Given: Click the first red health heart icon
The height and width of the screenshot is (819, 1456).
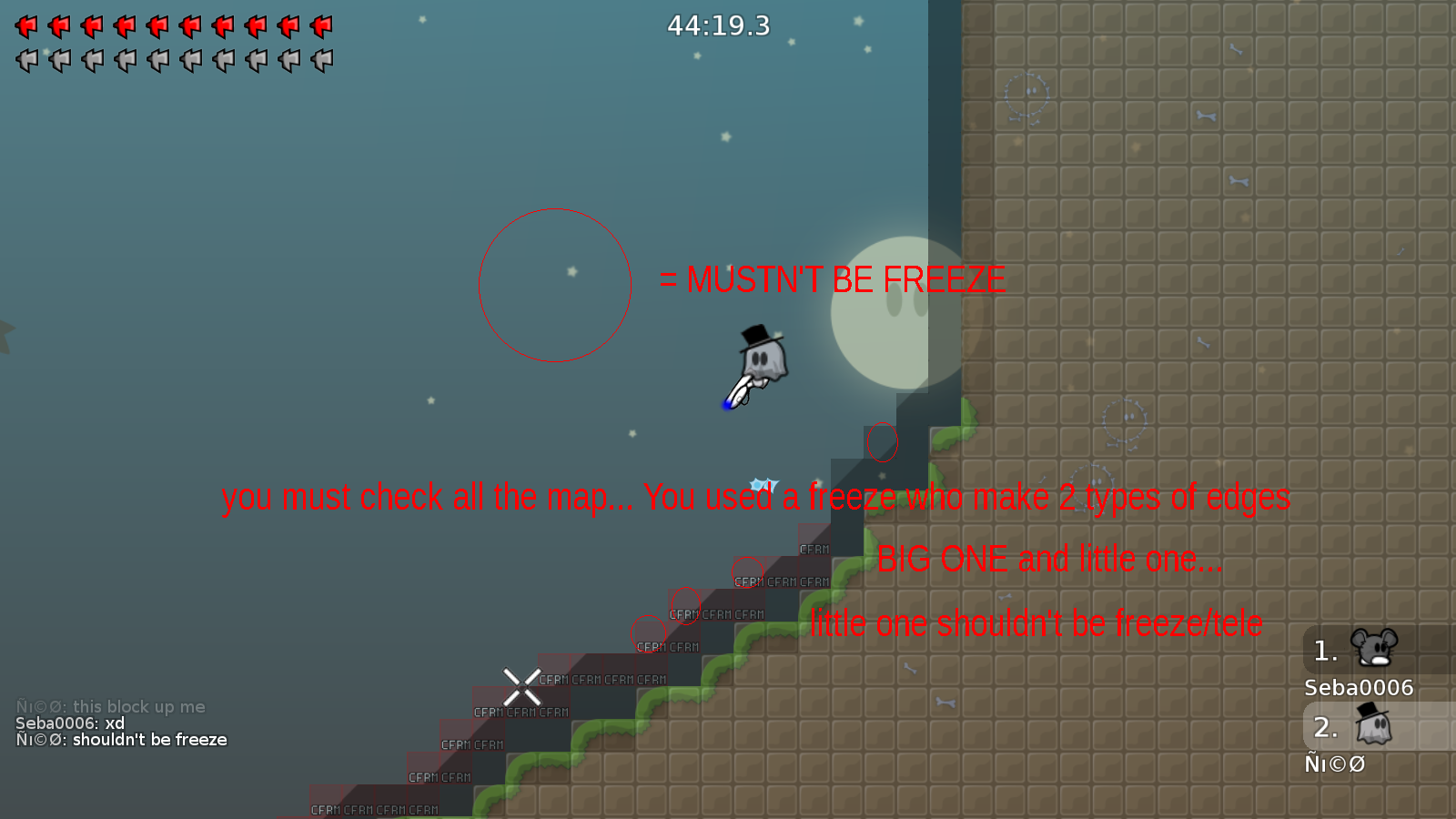Looking at the screenshot, I should pos(27,27).
